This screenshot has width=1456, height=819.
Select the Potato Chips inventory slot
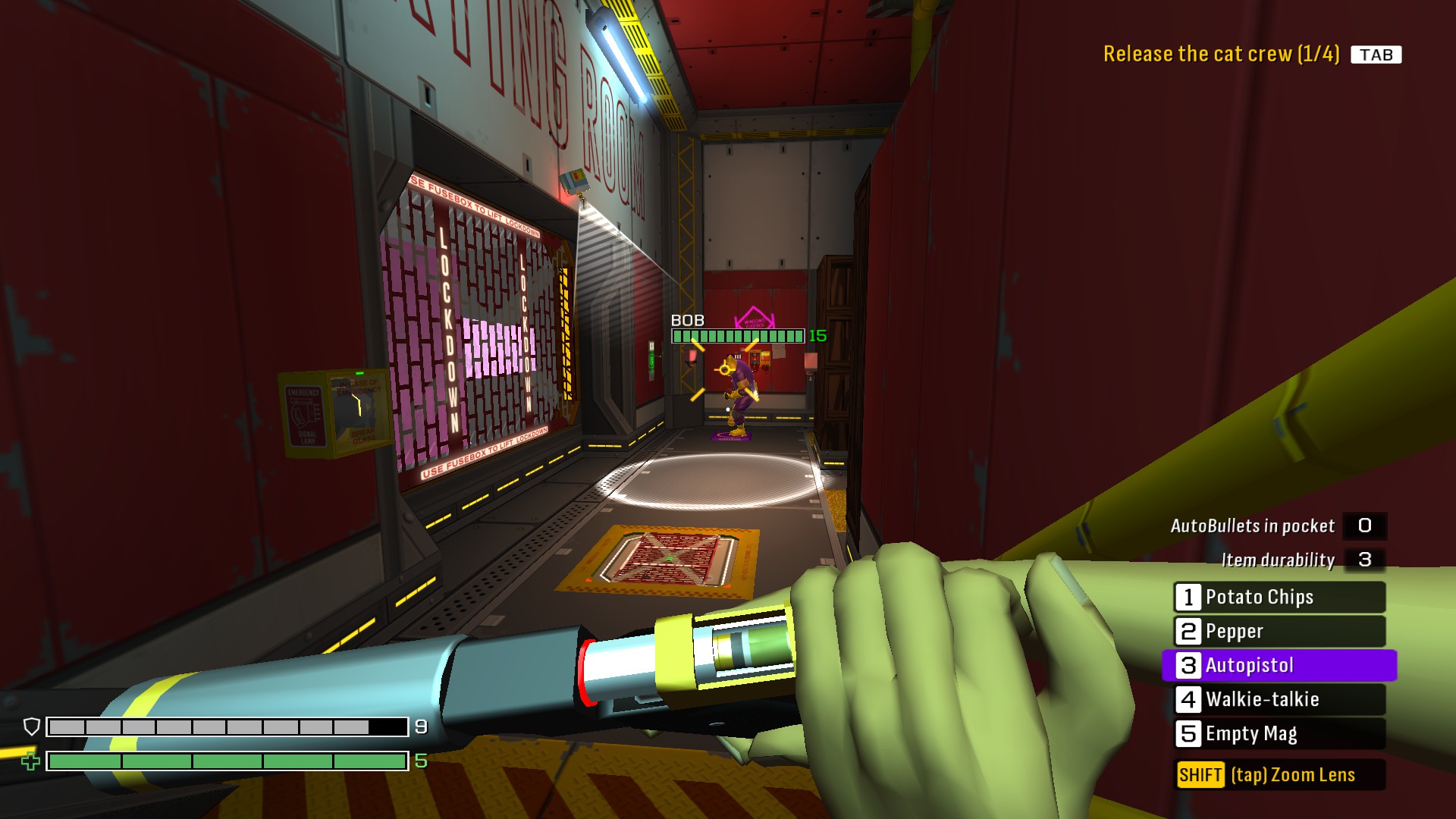tap(1279, 597)
